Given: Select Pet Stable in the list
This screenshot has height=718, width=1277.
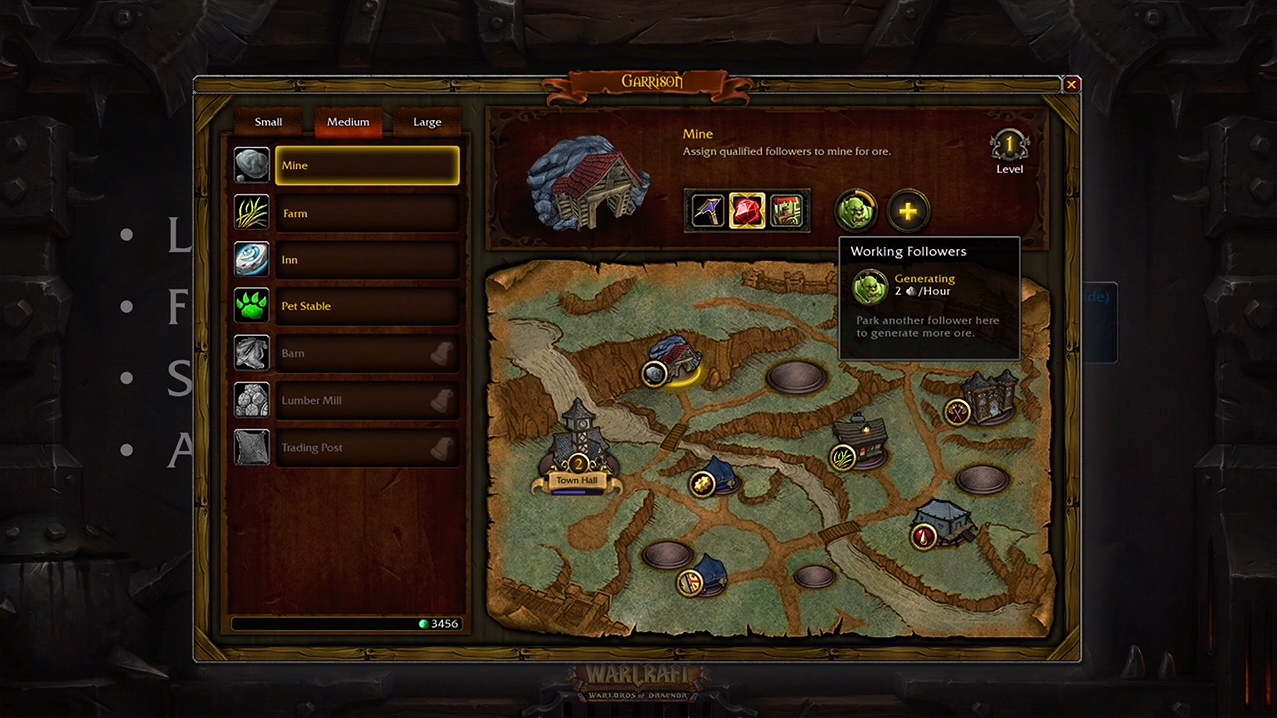Looking at the screenshot, I should (x=366, y=306).
